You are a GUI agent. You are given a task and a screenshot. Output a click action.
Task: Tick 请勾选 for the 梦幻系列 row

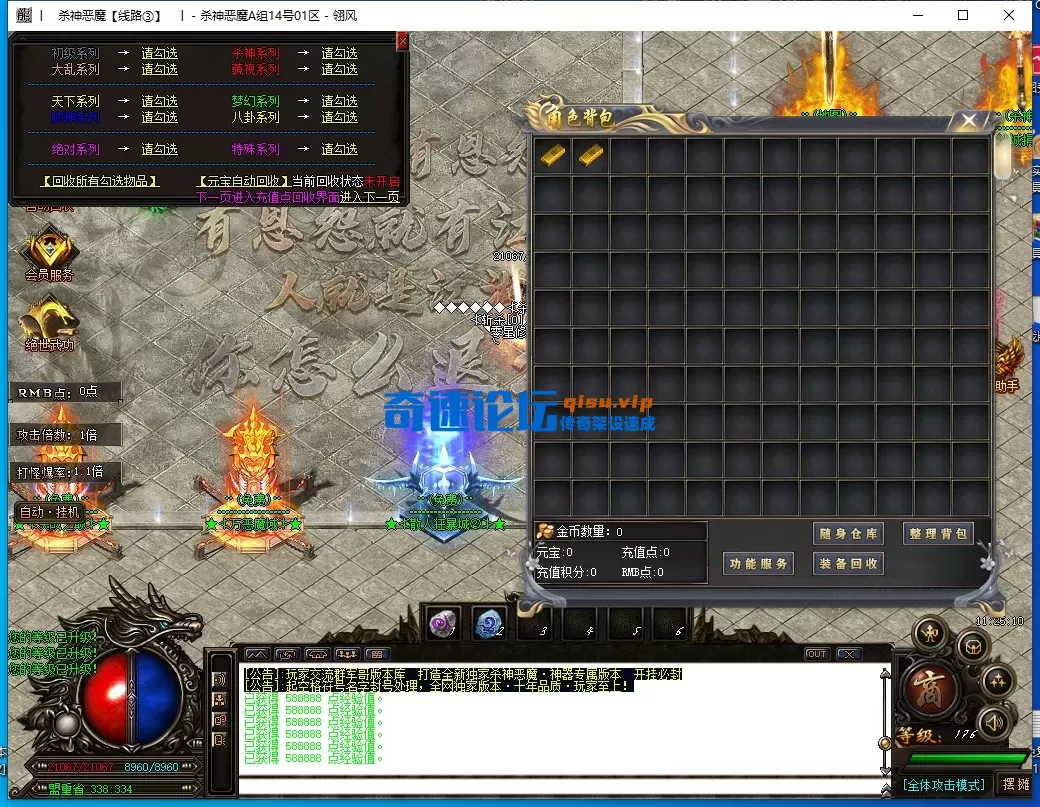[x=339, y=102]
